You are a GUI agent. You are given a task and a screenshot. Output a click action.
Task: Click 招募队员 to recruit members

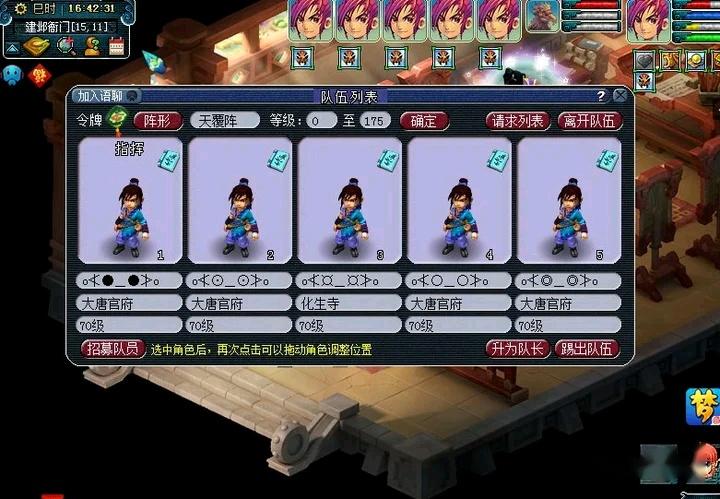pos(113,349)
